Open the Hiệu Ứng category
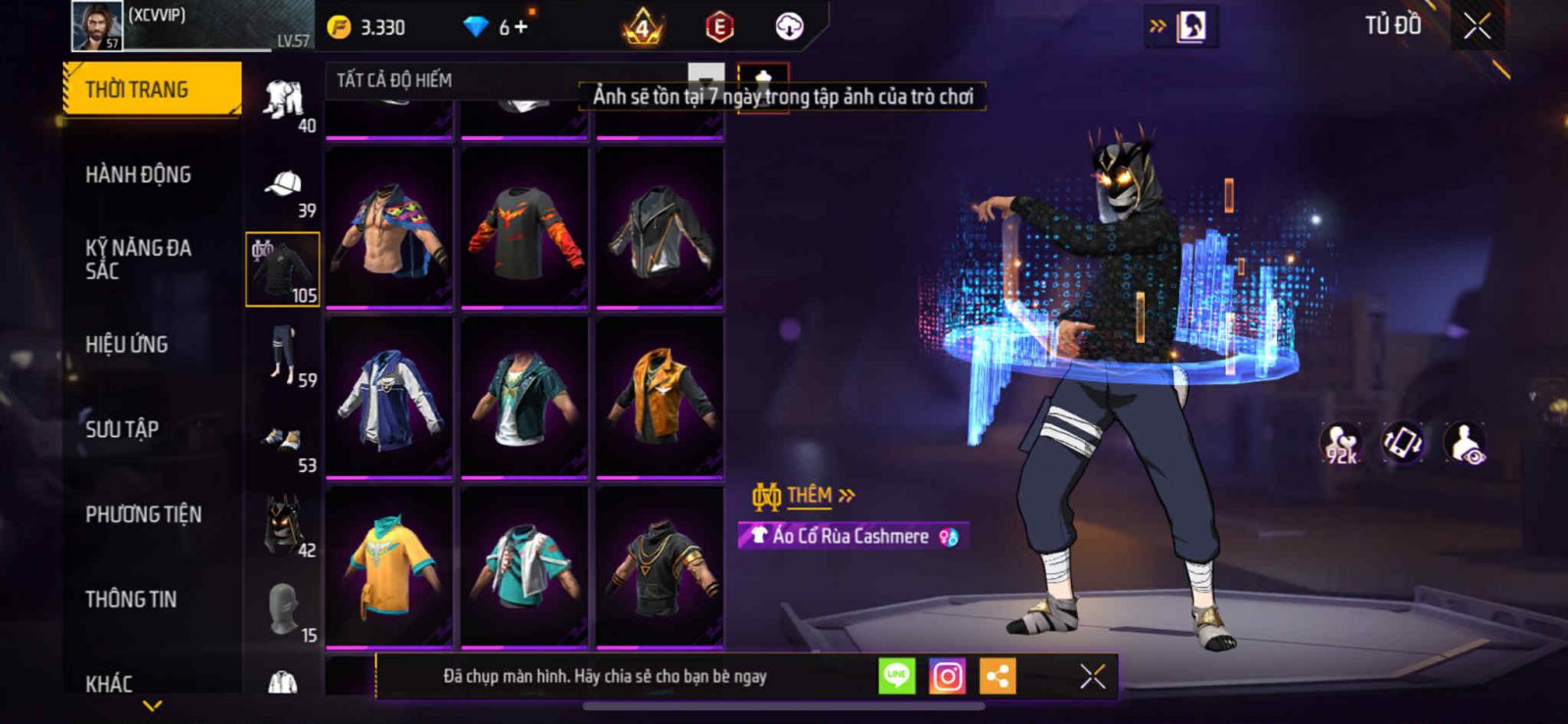 126,344
